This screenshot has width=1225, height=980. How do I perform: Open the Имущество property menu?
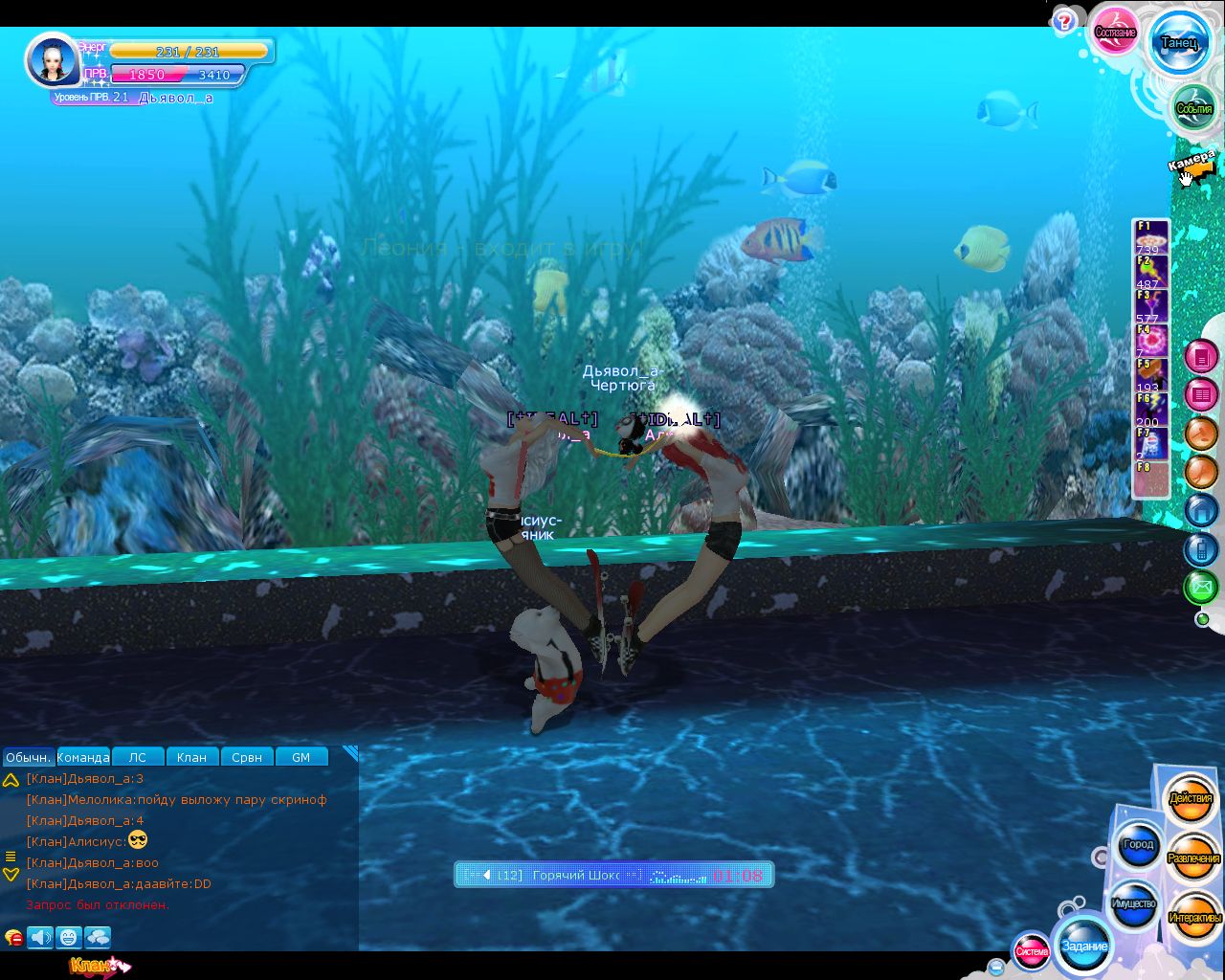(1133, 903)
